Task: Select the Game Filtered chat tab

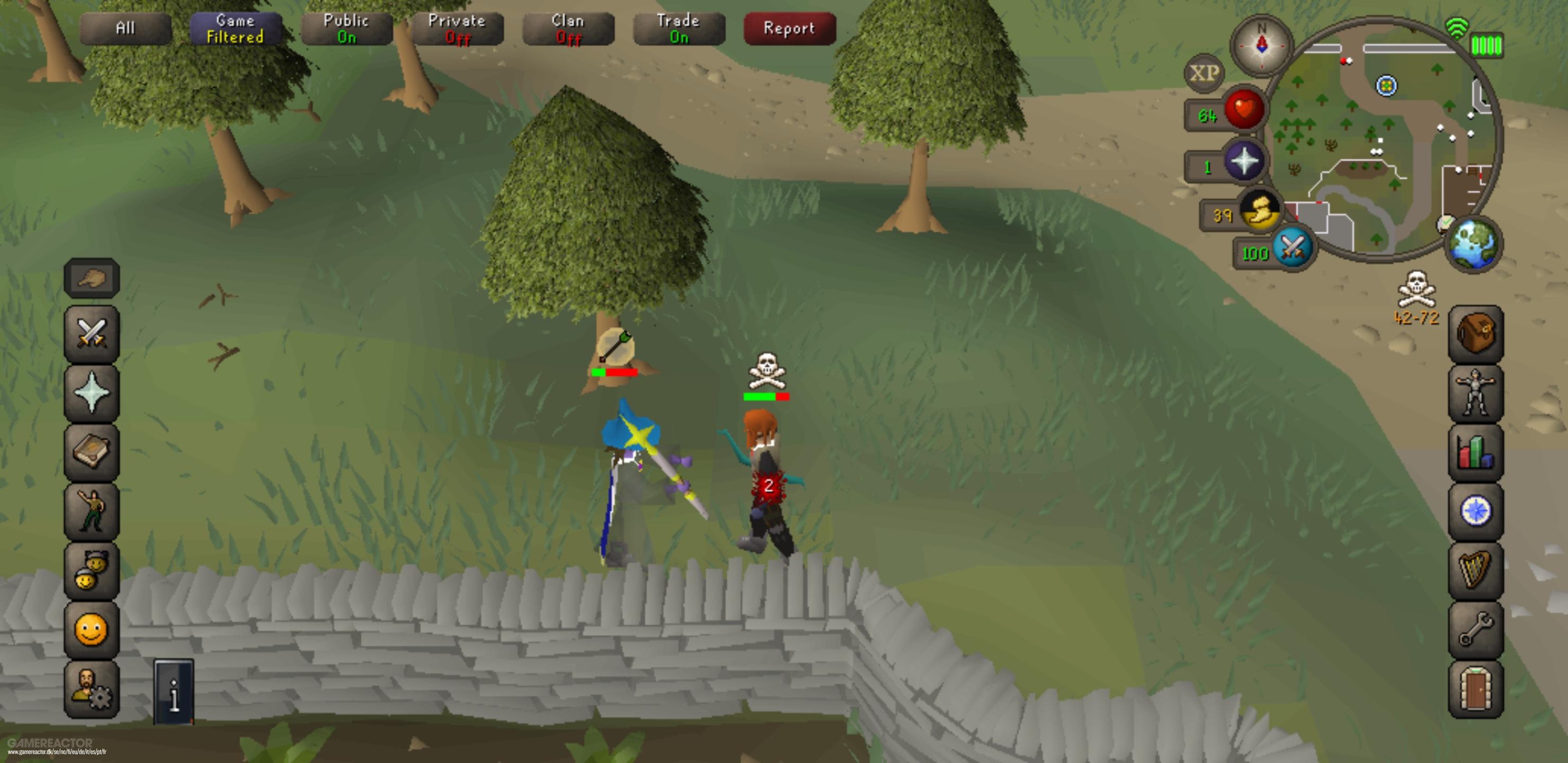Action: [235, 28]
